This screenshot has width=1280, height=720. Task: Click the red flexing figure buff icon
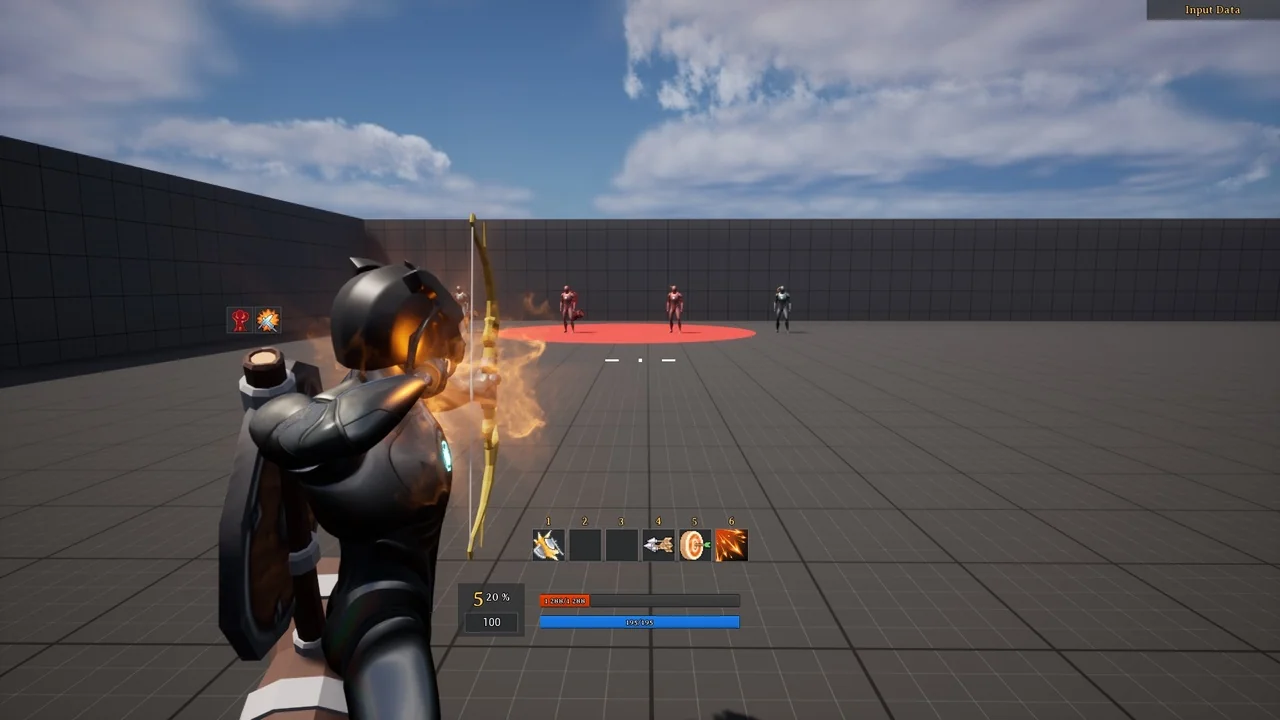pyautogui.click(x=241, y=320)
